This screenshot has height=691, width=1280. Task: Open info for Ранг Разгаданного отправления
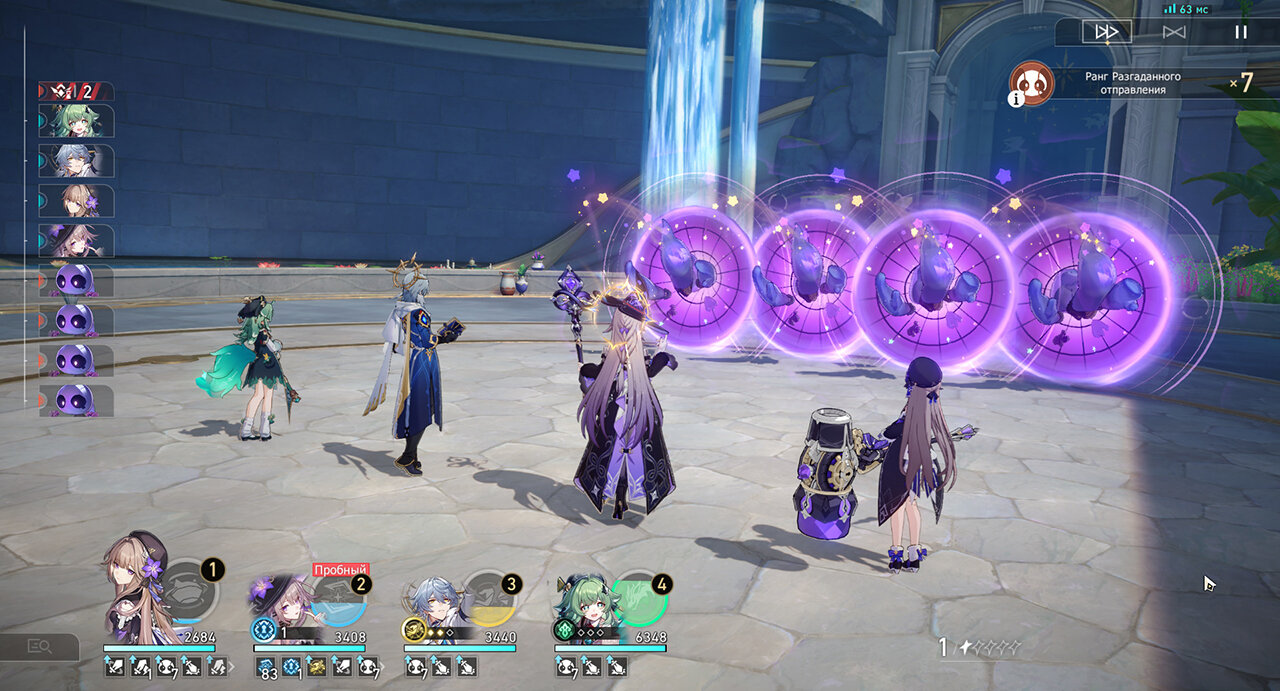point(1016,98)
